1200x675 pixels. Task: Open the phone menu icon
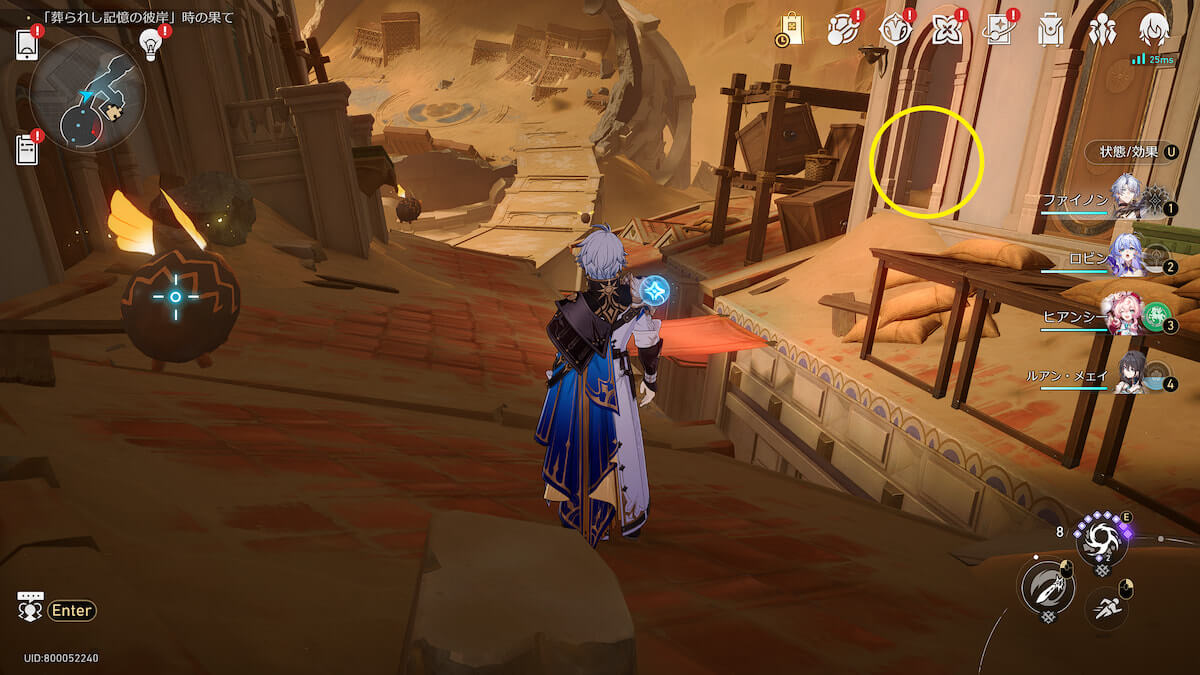(27, 45)
